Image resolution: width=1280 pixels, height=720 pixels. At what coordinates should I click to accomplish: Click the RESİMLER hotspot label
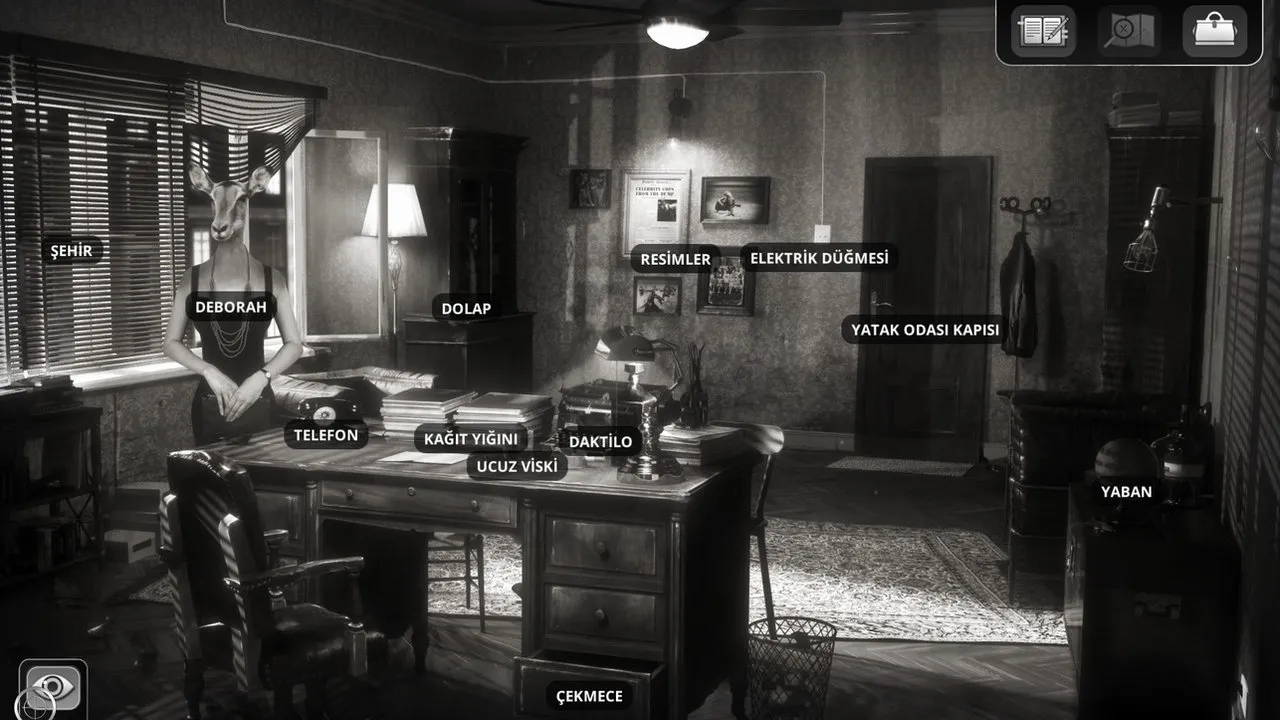point(675,260)
